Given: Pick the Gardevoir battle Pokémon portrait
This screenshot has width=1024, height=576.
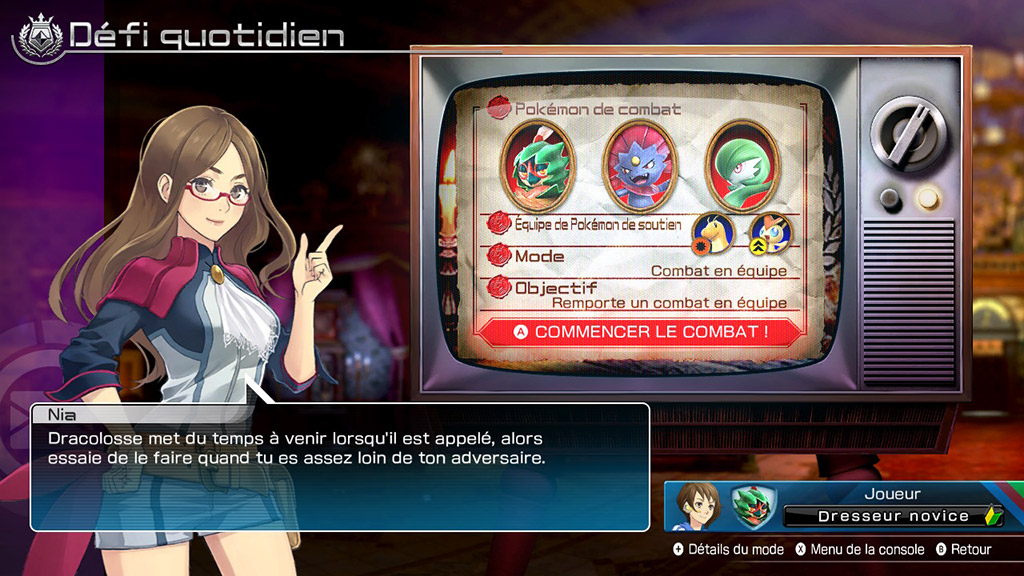Looking at the screenshot, I should pyautogui.click(x=742, y=161).
